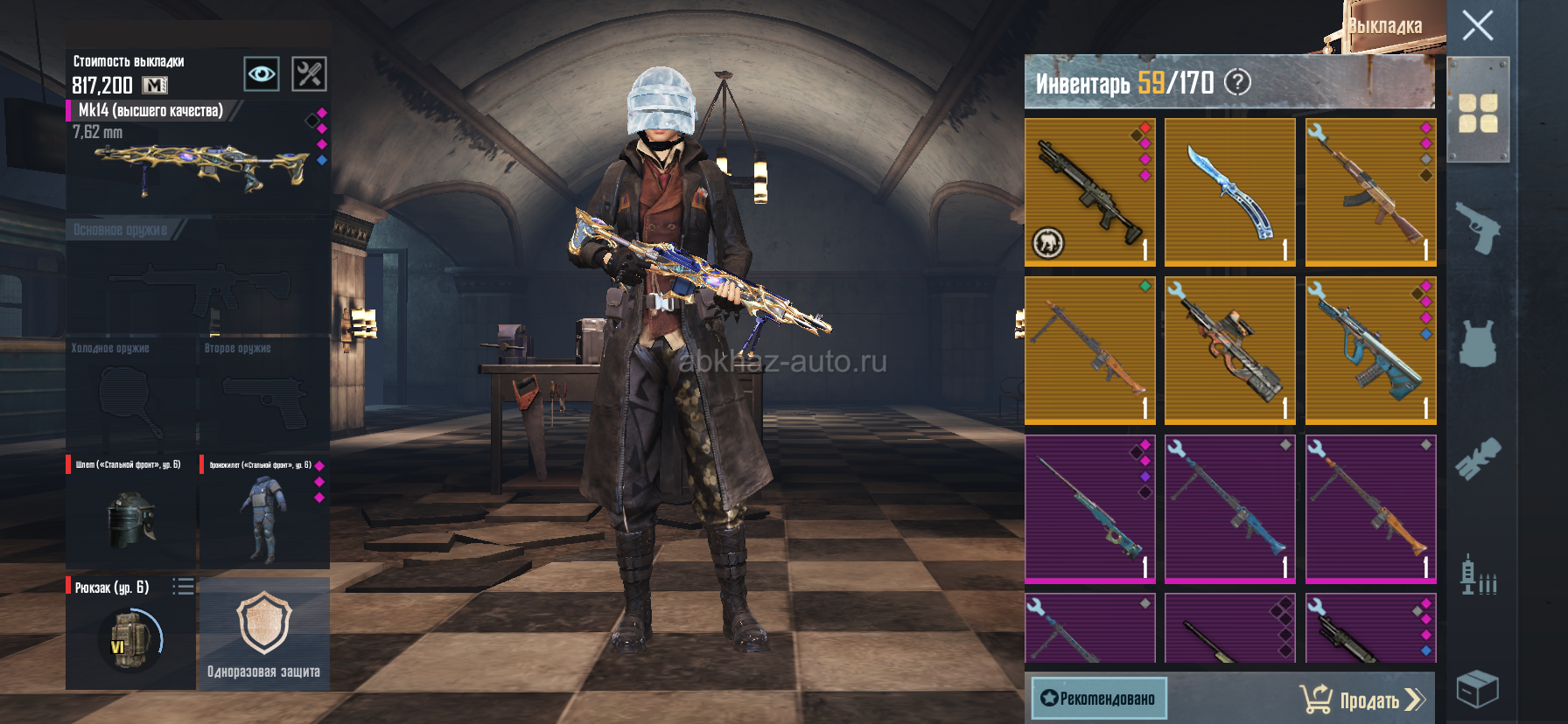Switch to the box category tab
Screen dimensions: 1568x724
1478,689
